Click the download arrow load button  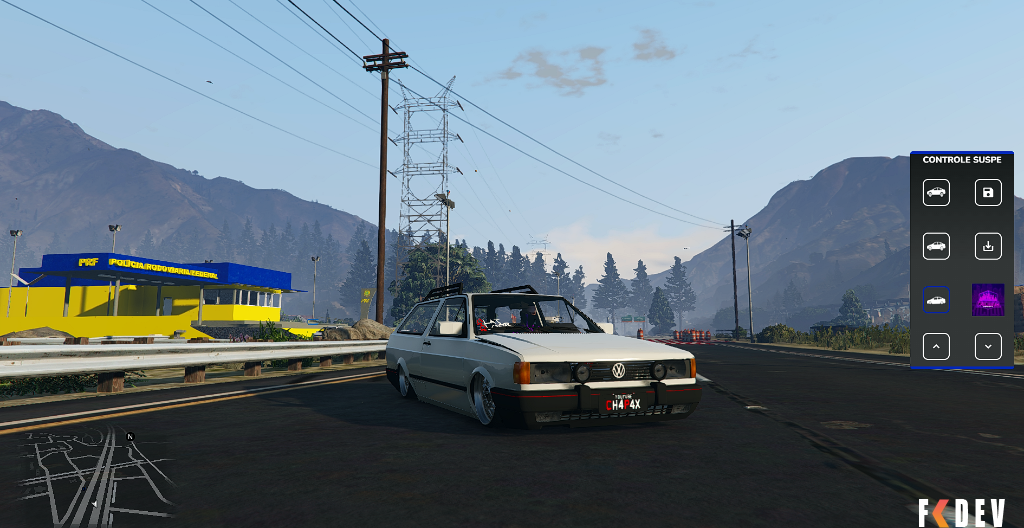tap(988, 245)
